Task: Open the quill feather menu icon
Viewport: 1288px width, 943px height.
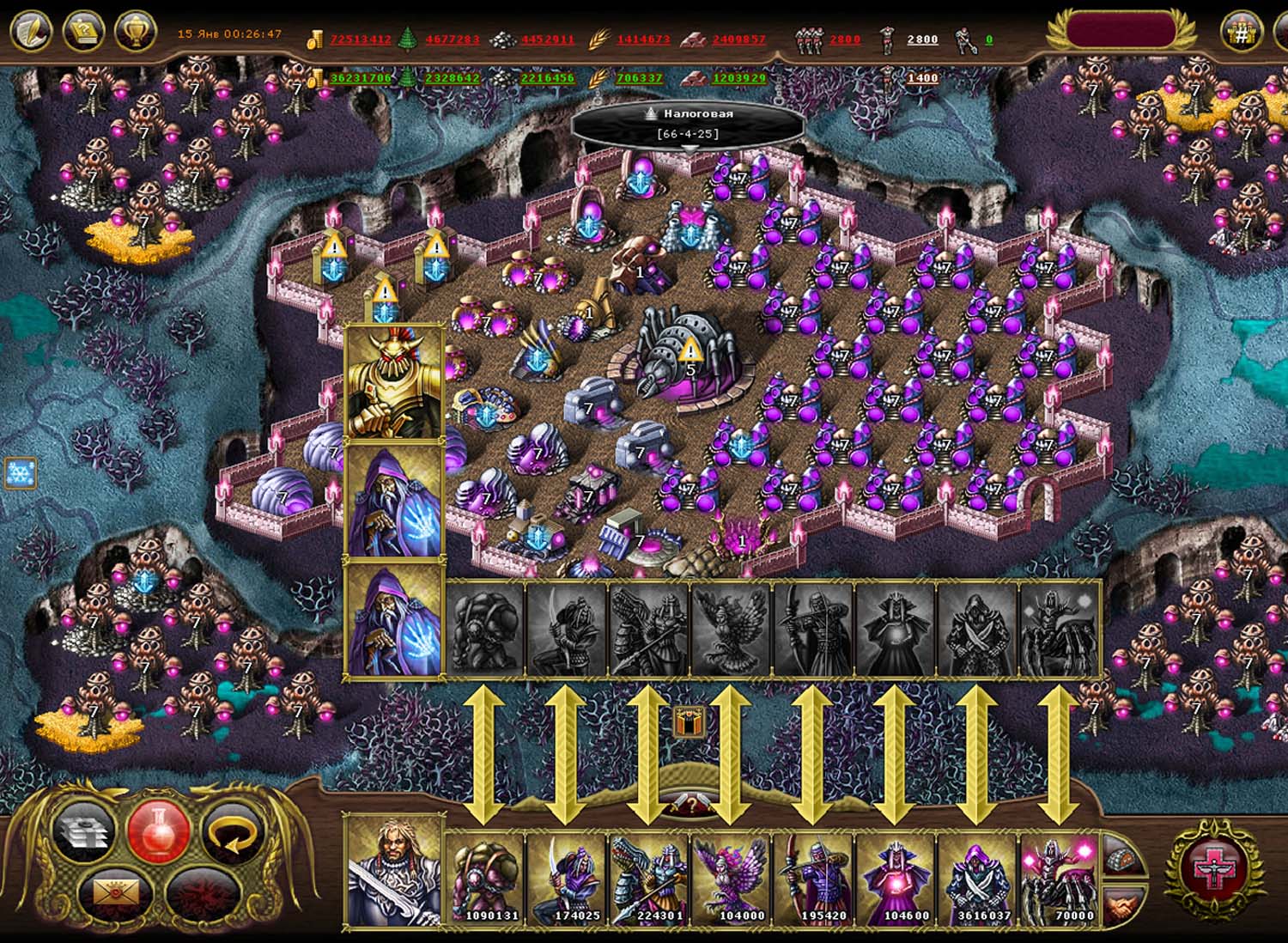Action: (x=31, y=32)
